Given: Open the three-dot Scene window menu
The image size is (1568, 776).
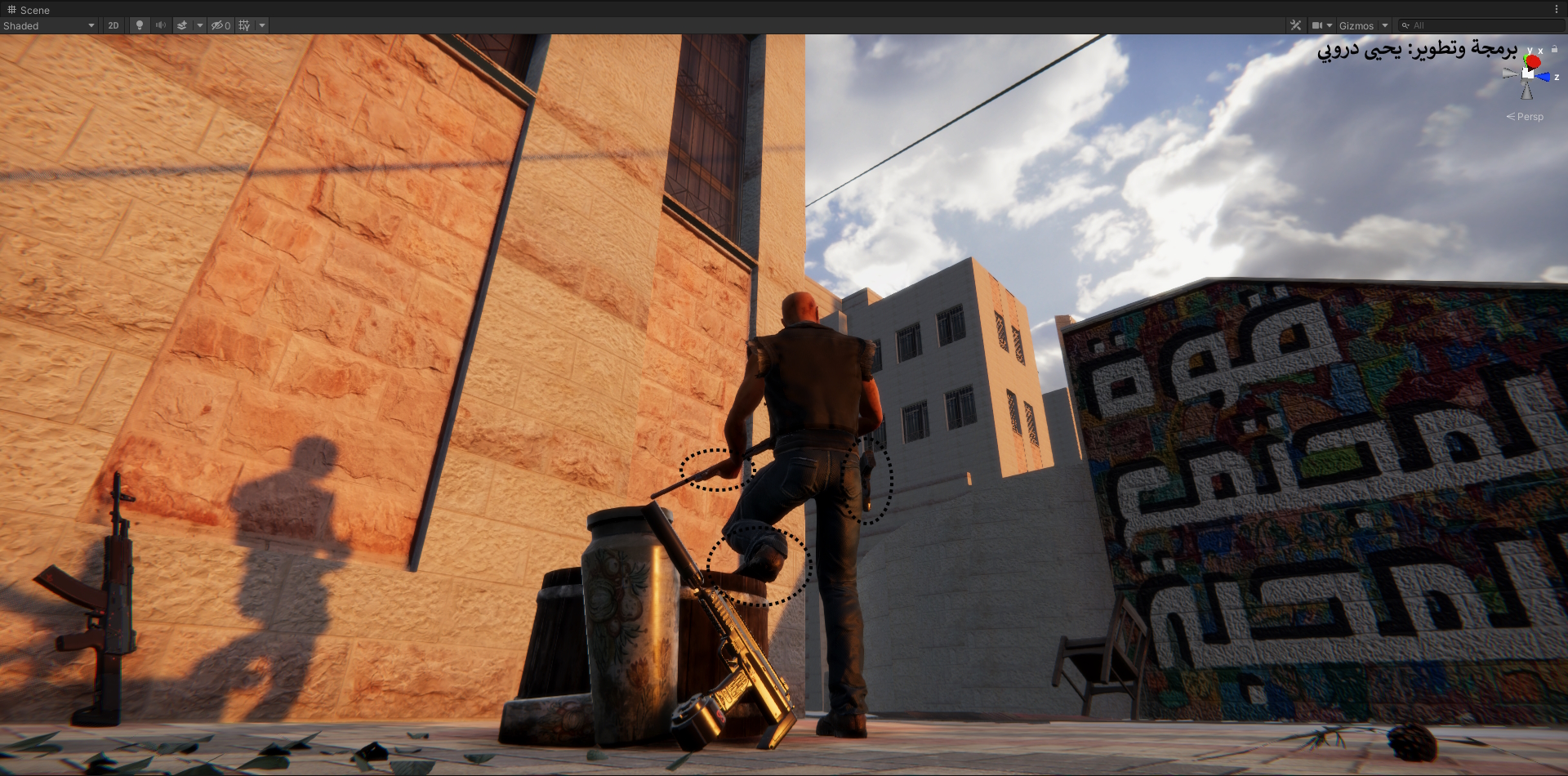Looking at the screenshot, I should (1557, 10).
